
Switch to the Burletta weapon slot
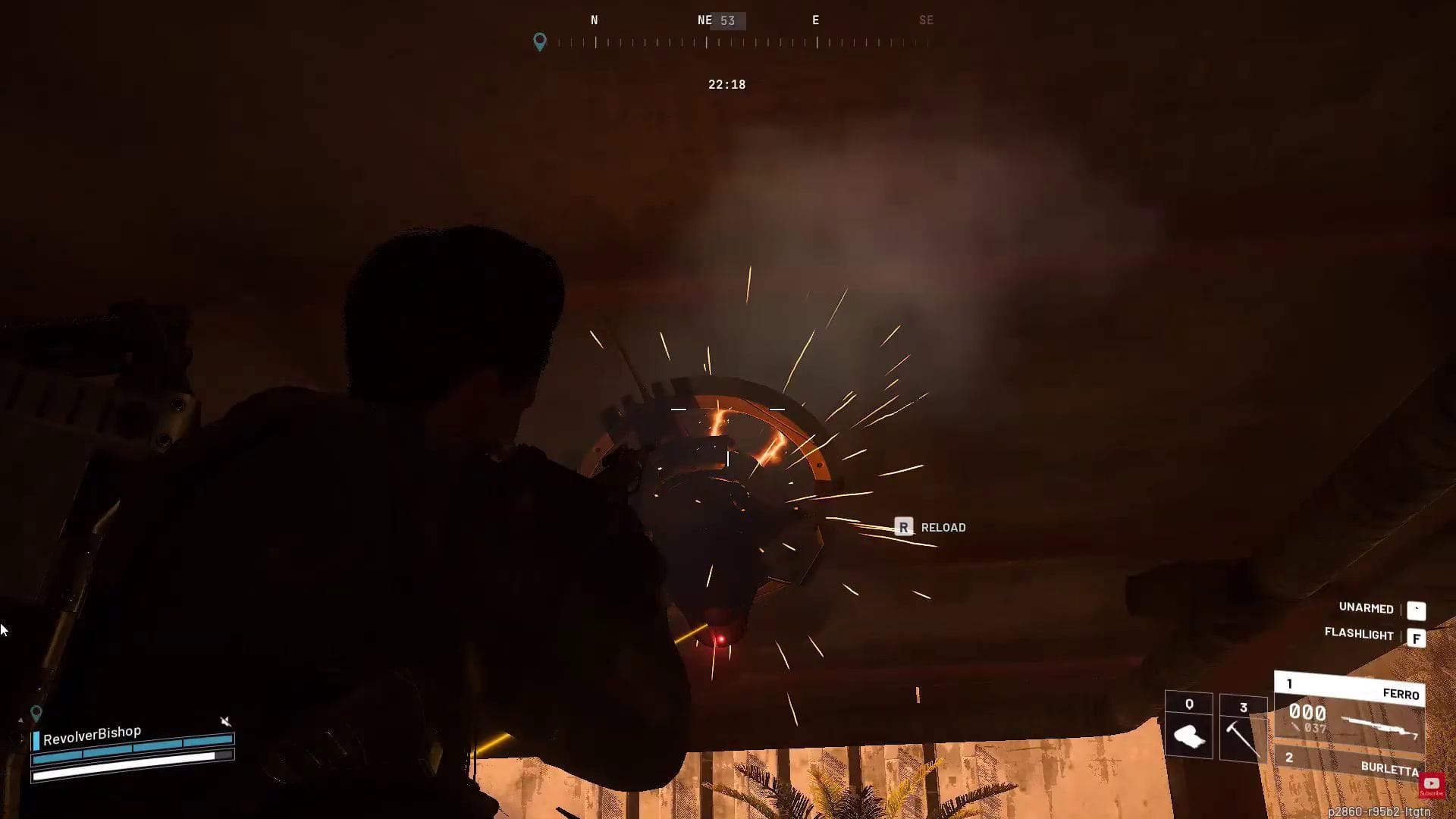1350,763
